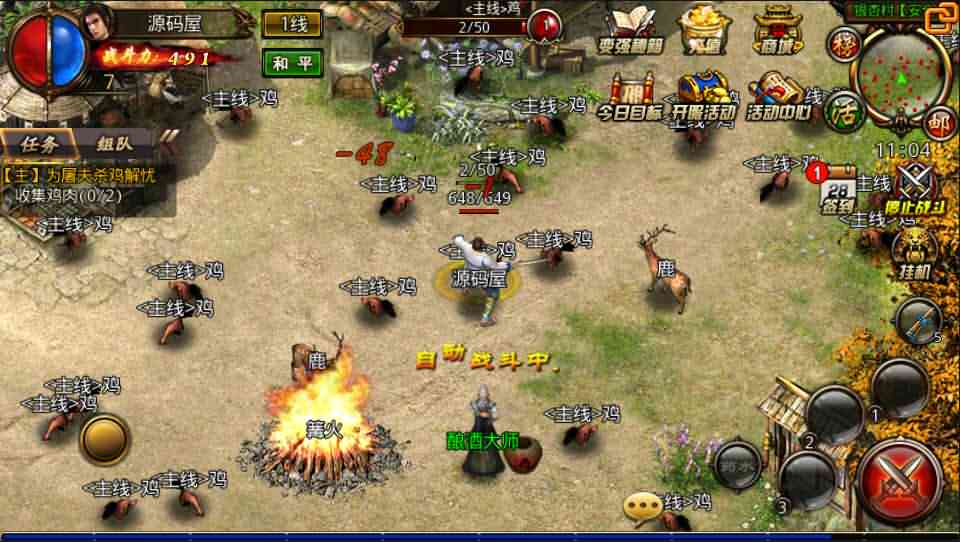Change the 1线 server line

[292, 24]
